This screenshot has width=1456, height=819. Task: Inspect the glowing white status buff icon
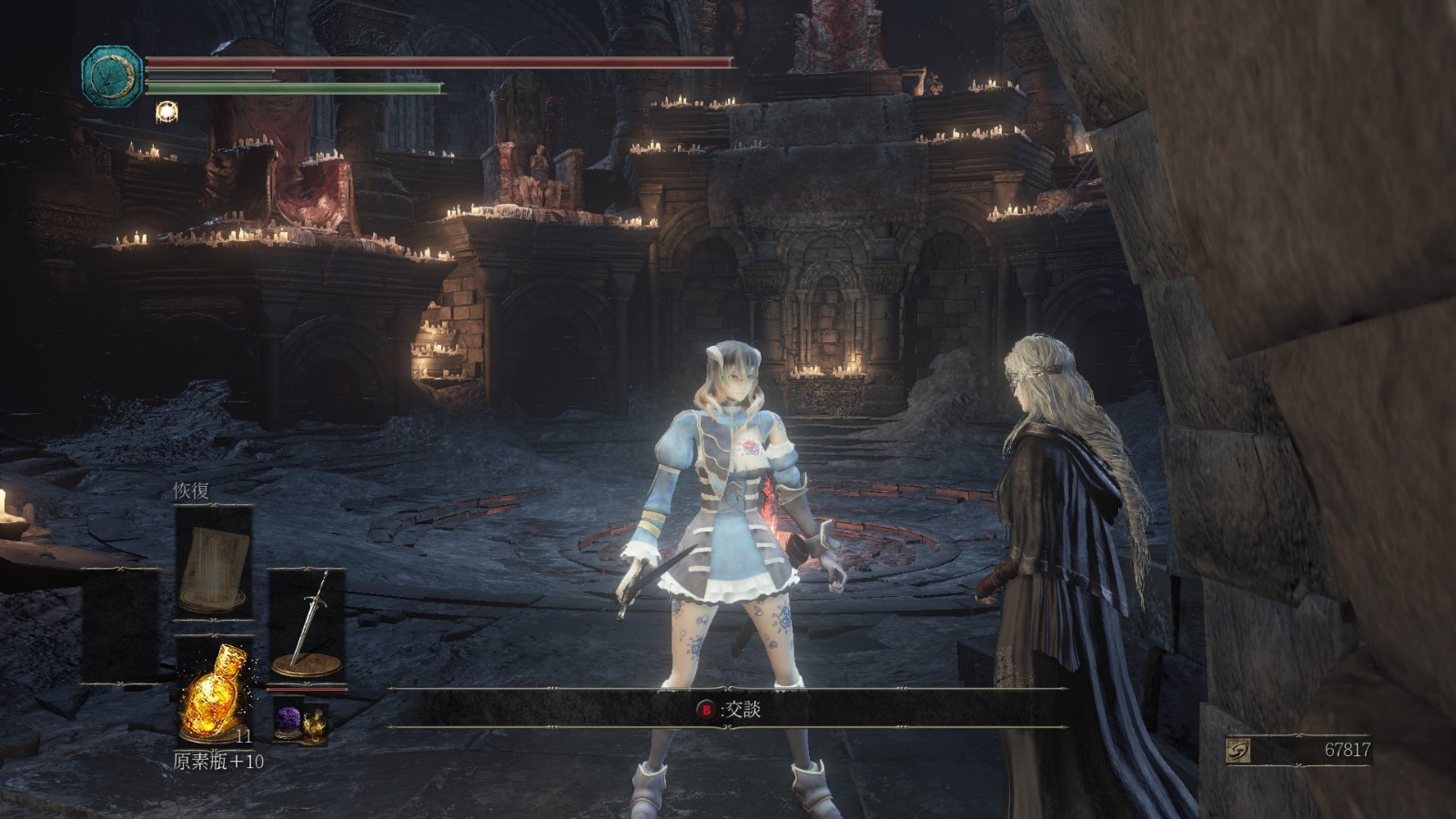tap(167, 112)
